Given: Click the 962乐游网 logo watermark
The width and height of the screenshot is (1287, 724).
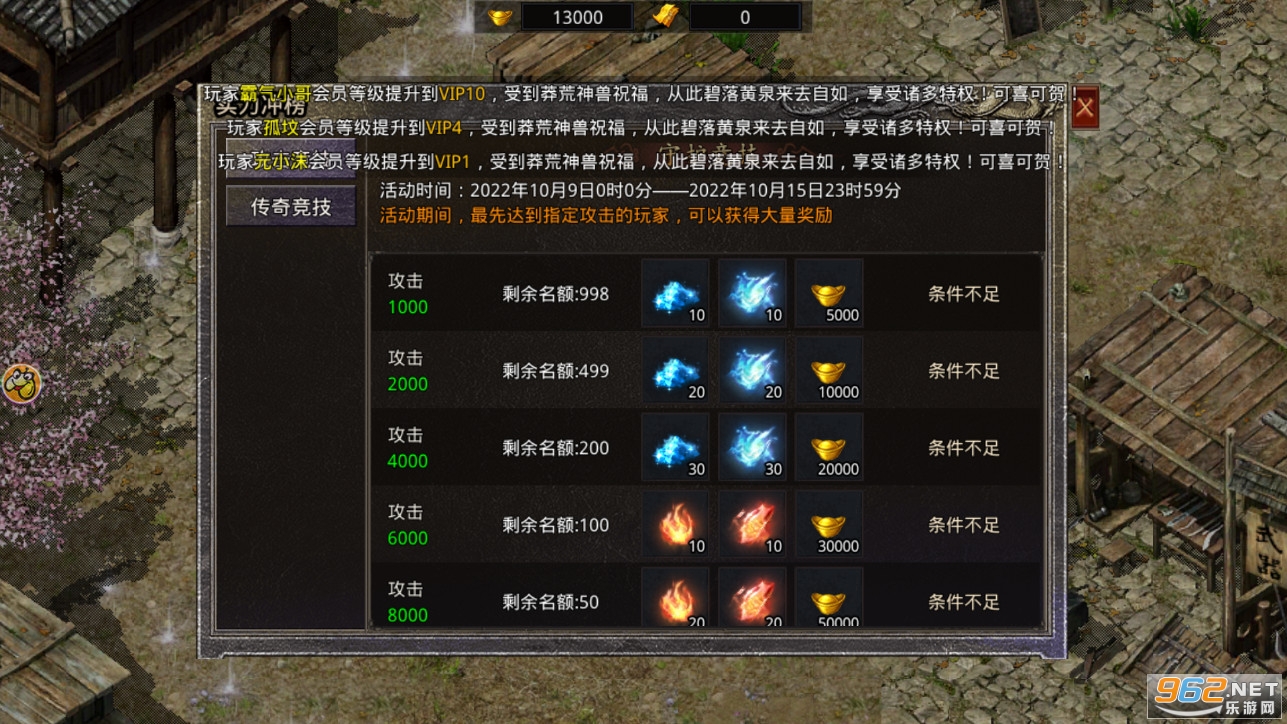Looking at the screenshot, I should tap(1215, 697).
